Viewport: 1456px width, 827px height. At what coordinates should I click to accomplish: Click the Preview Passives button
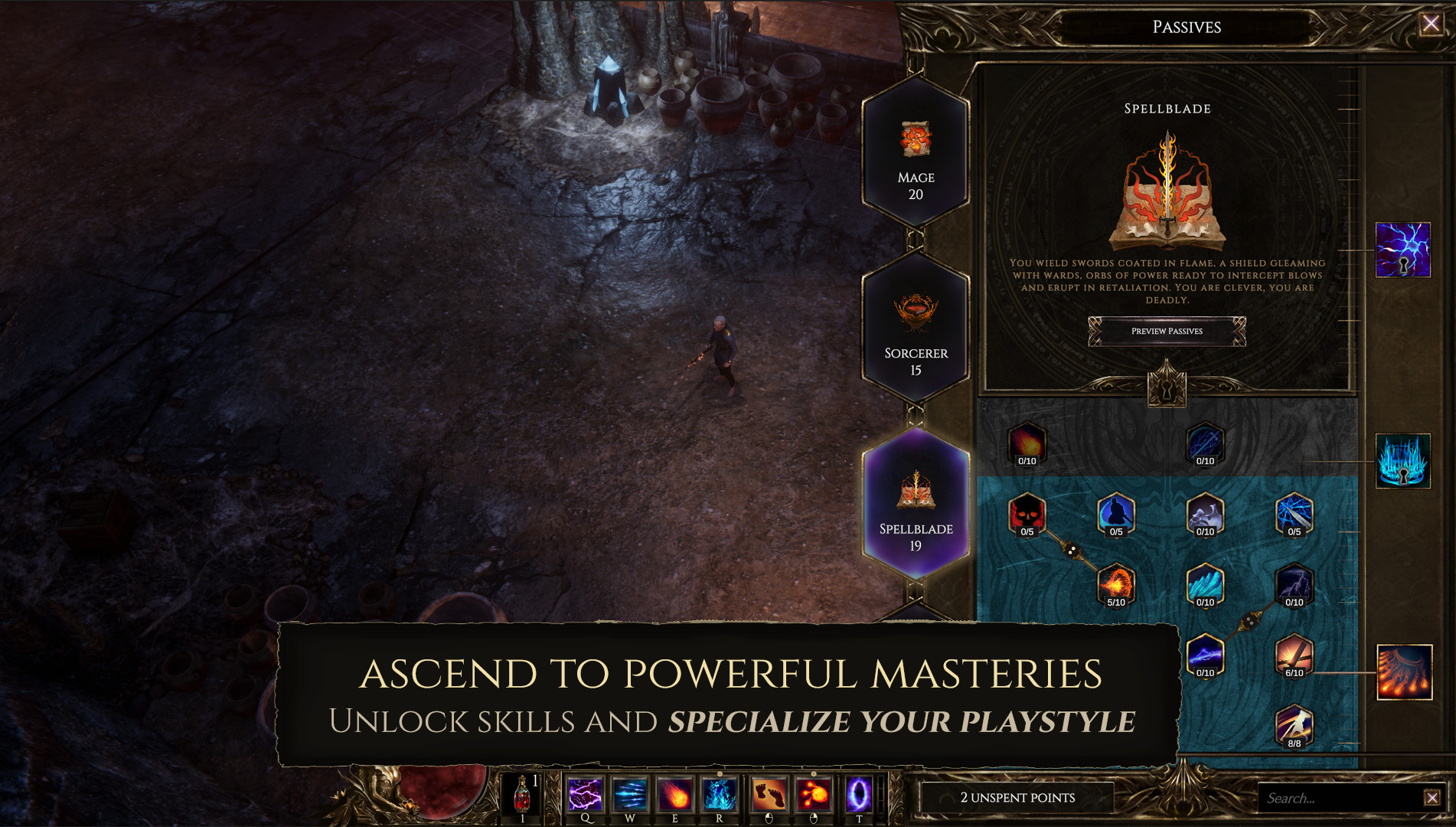point(1167,332)
